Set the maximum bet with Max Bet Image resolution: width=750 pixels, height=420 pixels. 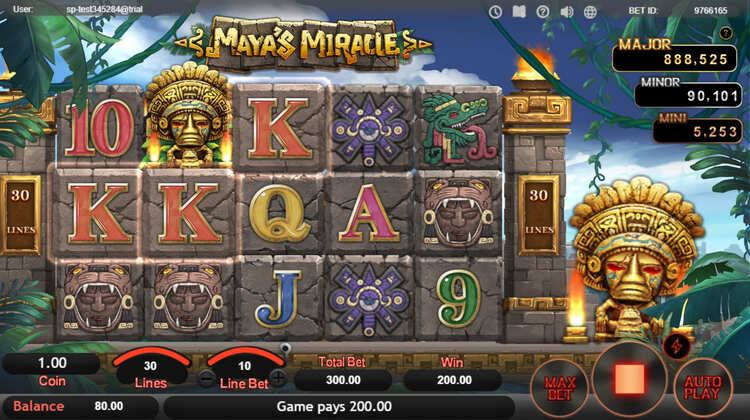(558, 388)
